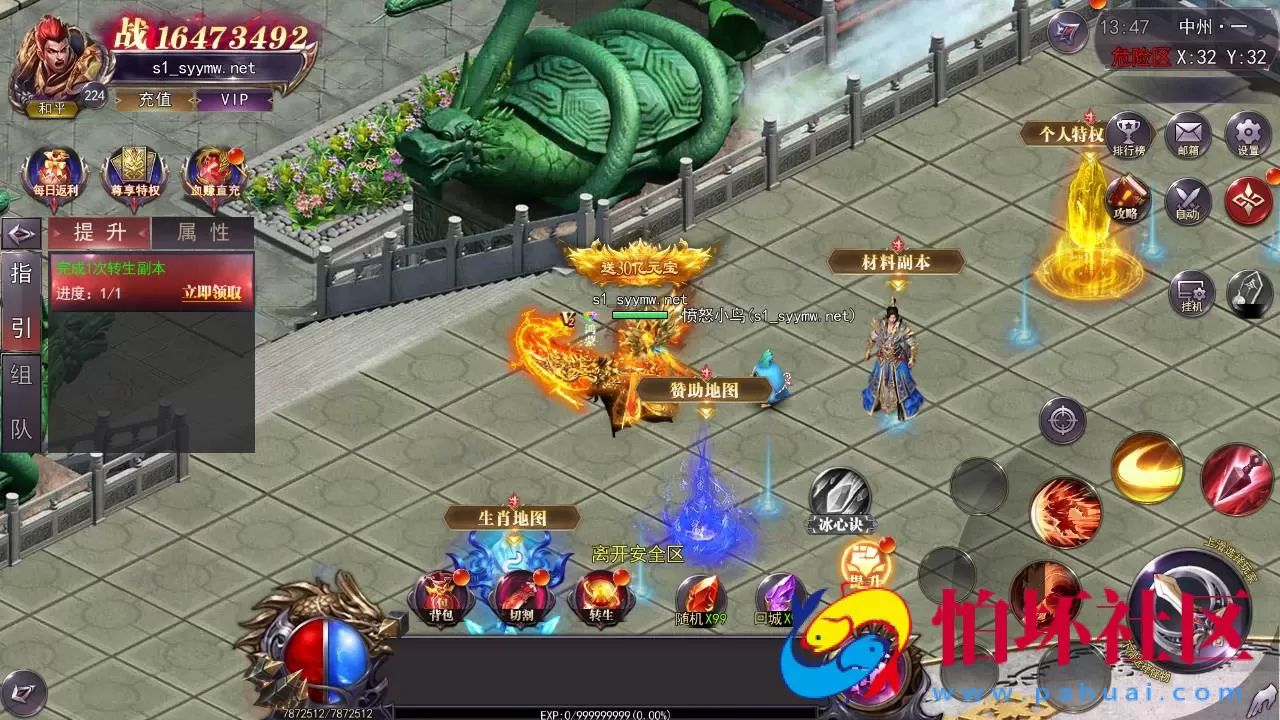
Task: Open the 邮箱 (mailbox) icon
Action: (x=1188, y=135)
